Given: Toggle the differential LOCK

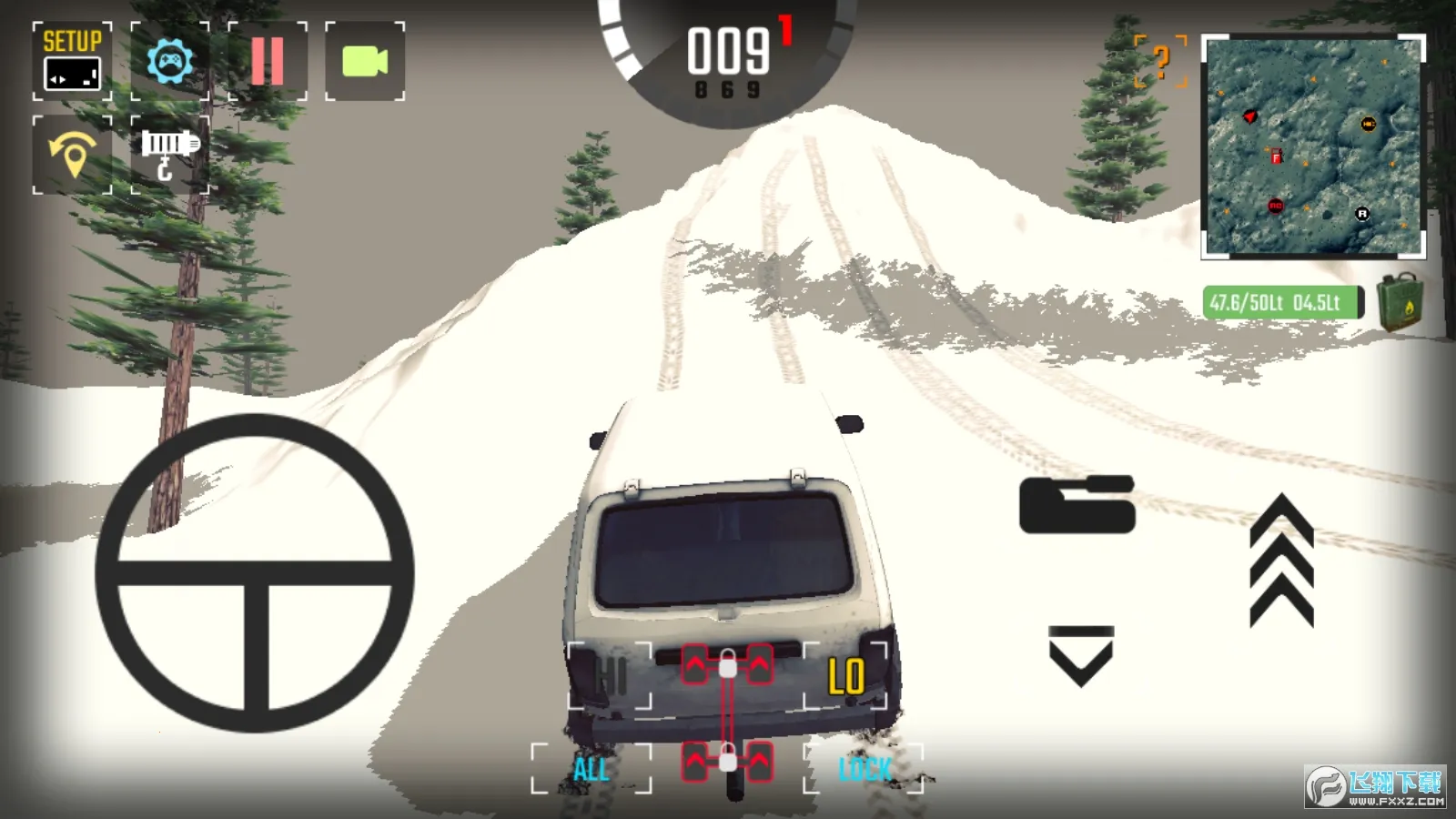Looking at the screenshot, I should click(x=864, y=769).
